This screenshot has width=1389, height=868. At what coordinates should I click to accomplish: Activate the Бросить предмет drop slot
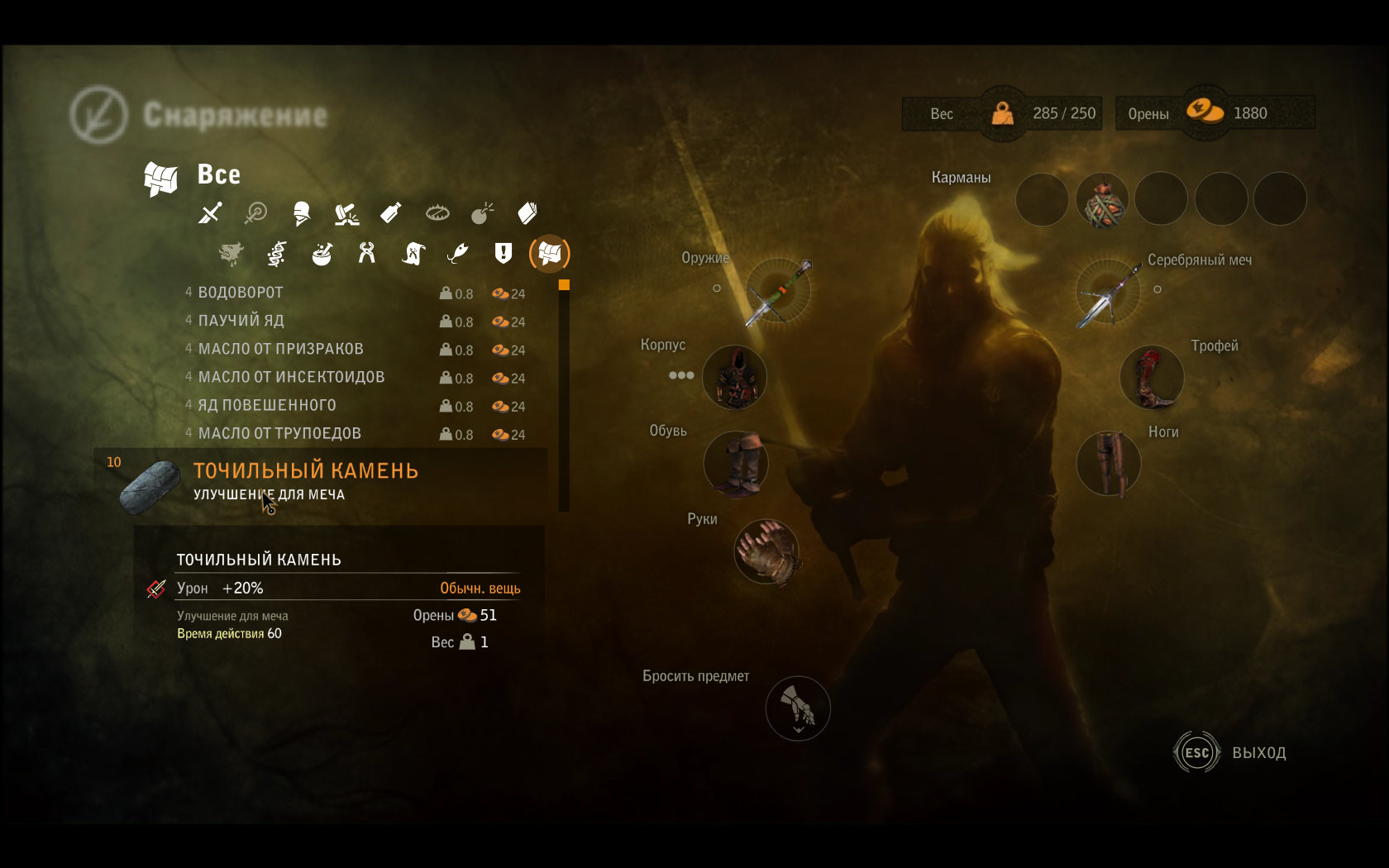tap(798, 708)
